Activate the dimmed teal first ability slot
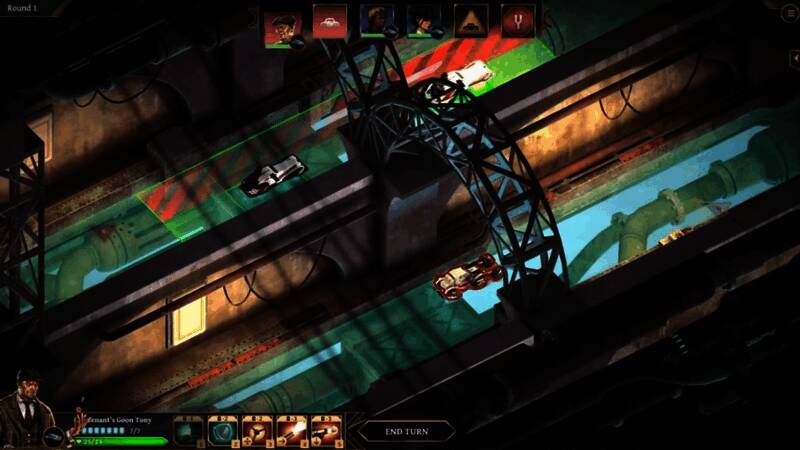This screenshot has height=450, width=800. coord(187,431)
